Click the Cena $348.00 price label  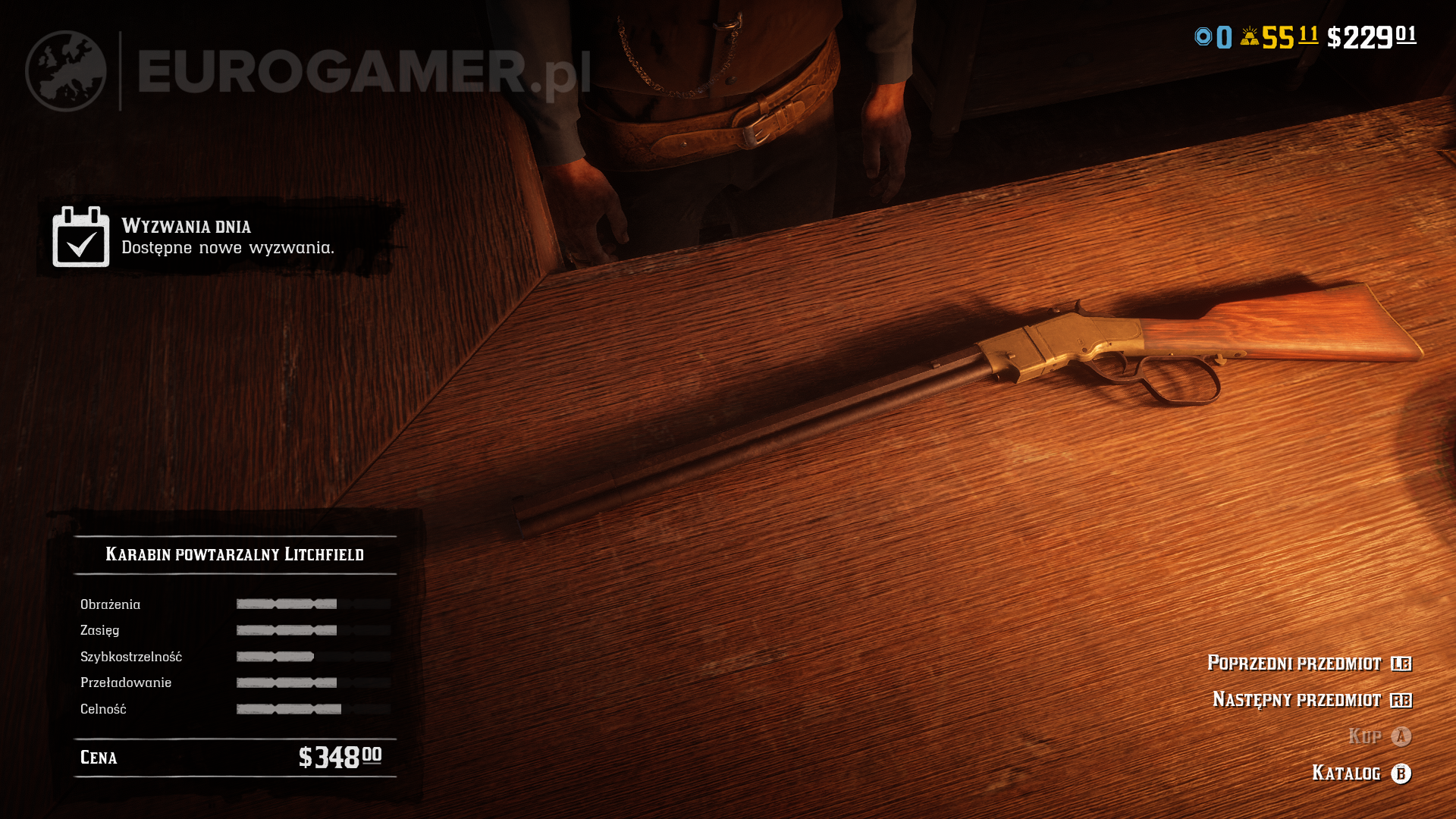tap(227, 757)
